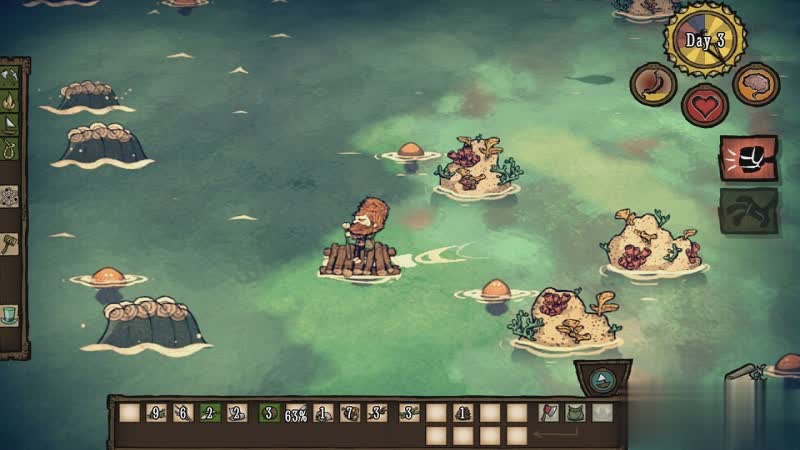Activate the fist attack button
800x450 pixels.
tap(749, 158)
